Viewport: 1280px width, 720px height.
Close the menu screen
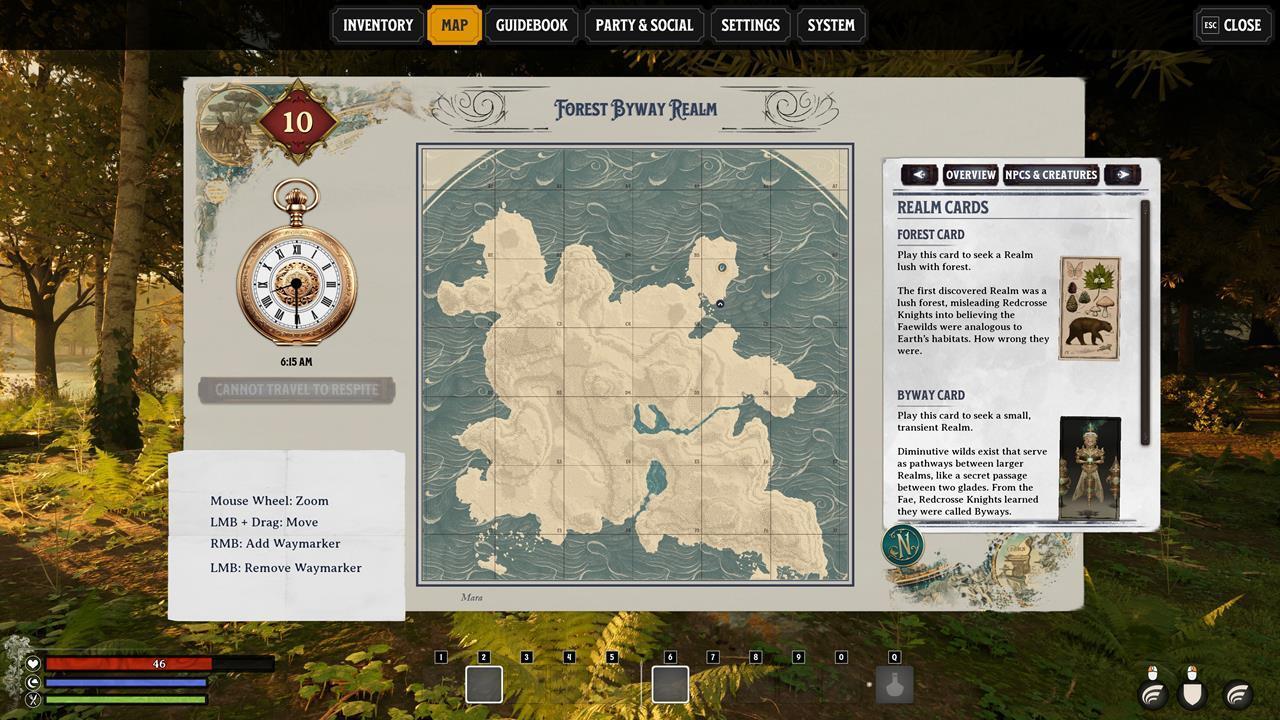point(1232,25)
